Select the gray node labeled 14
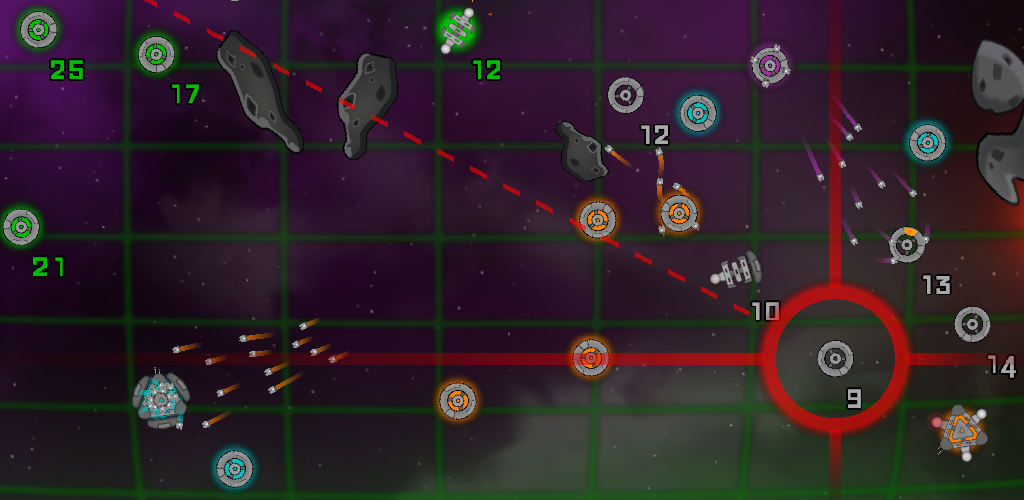This screenshot has height=500, width=1024. [972, 324]
